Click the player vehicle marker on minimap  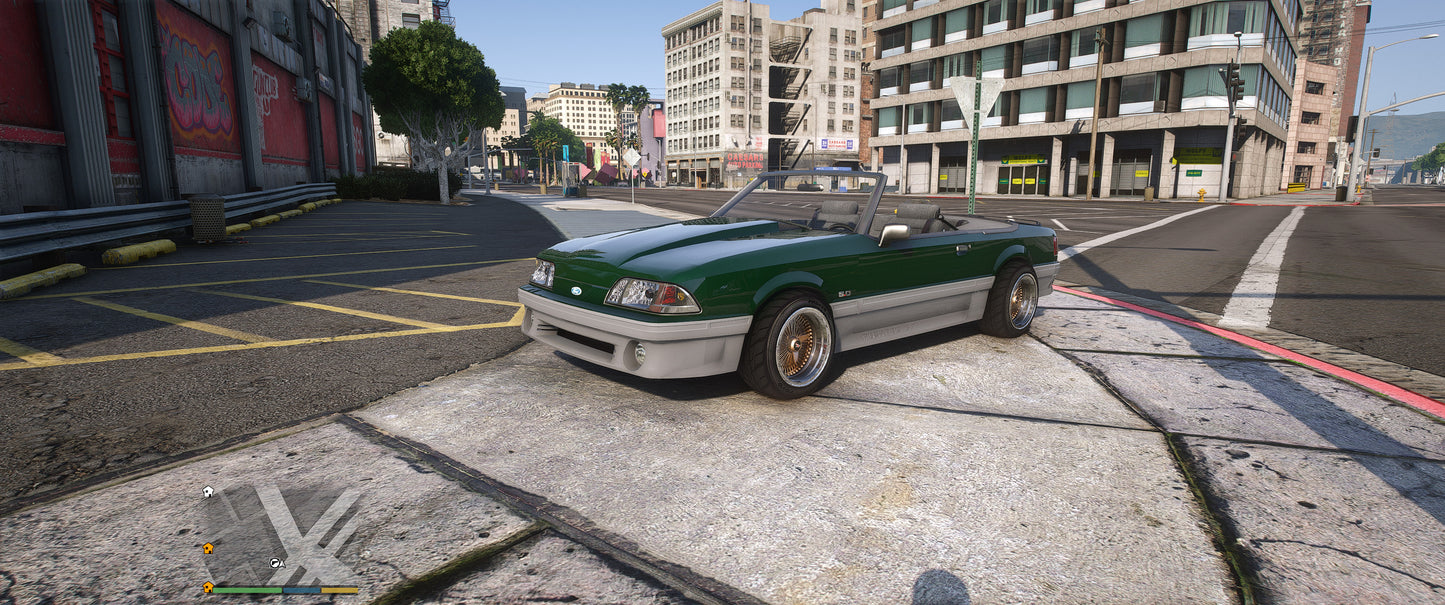(x=275, y=563)
